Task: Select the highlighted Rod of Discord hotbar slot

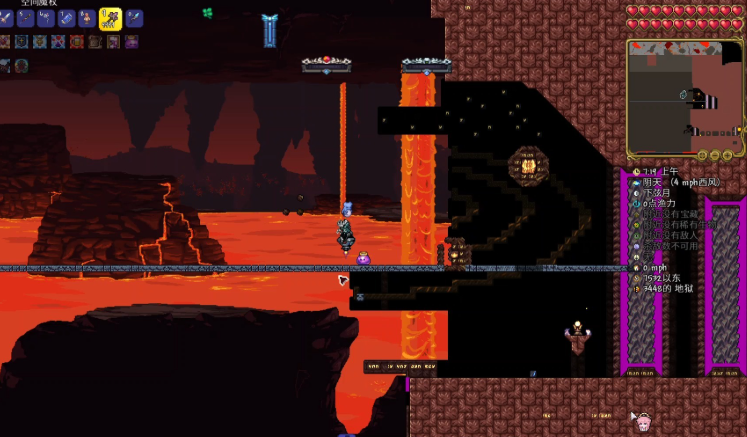Action: pos(110,18)
